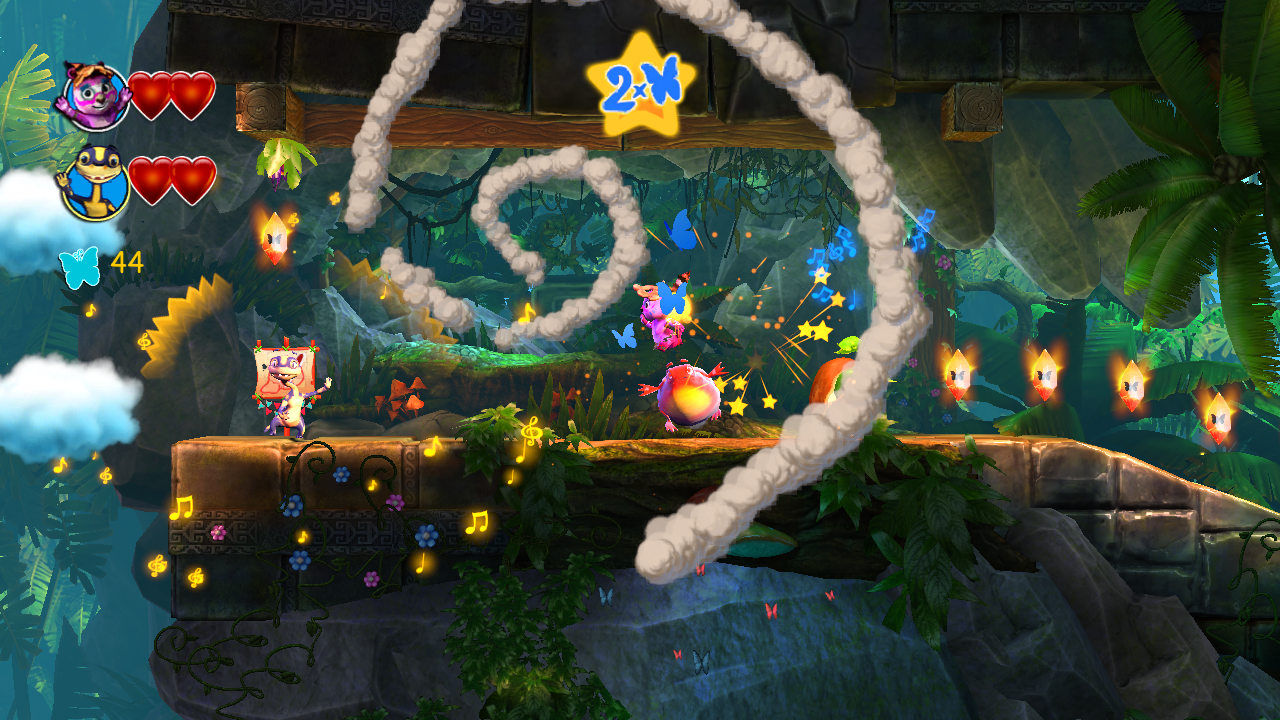Click the pink raccoon player portrait
The width and height of the screenshot is (1280, 720).
pos(95,96)
